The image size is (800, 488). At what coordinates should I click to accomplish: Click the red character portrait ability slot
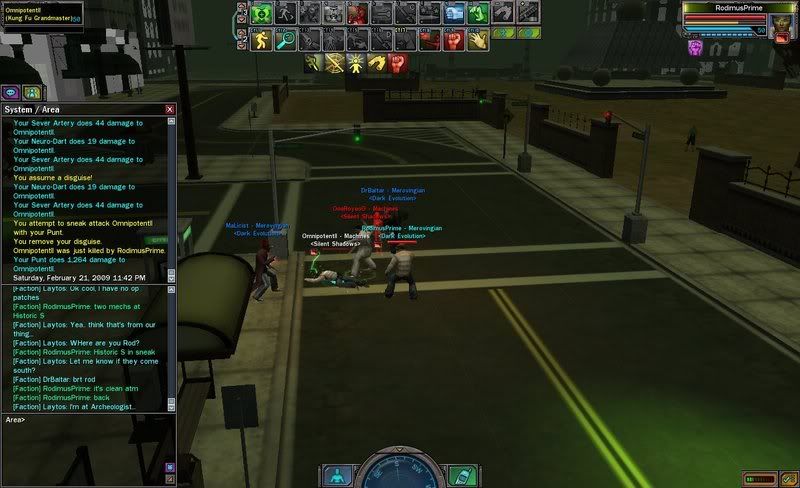357,14
